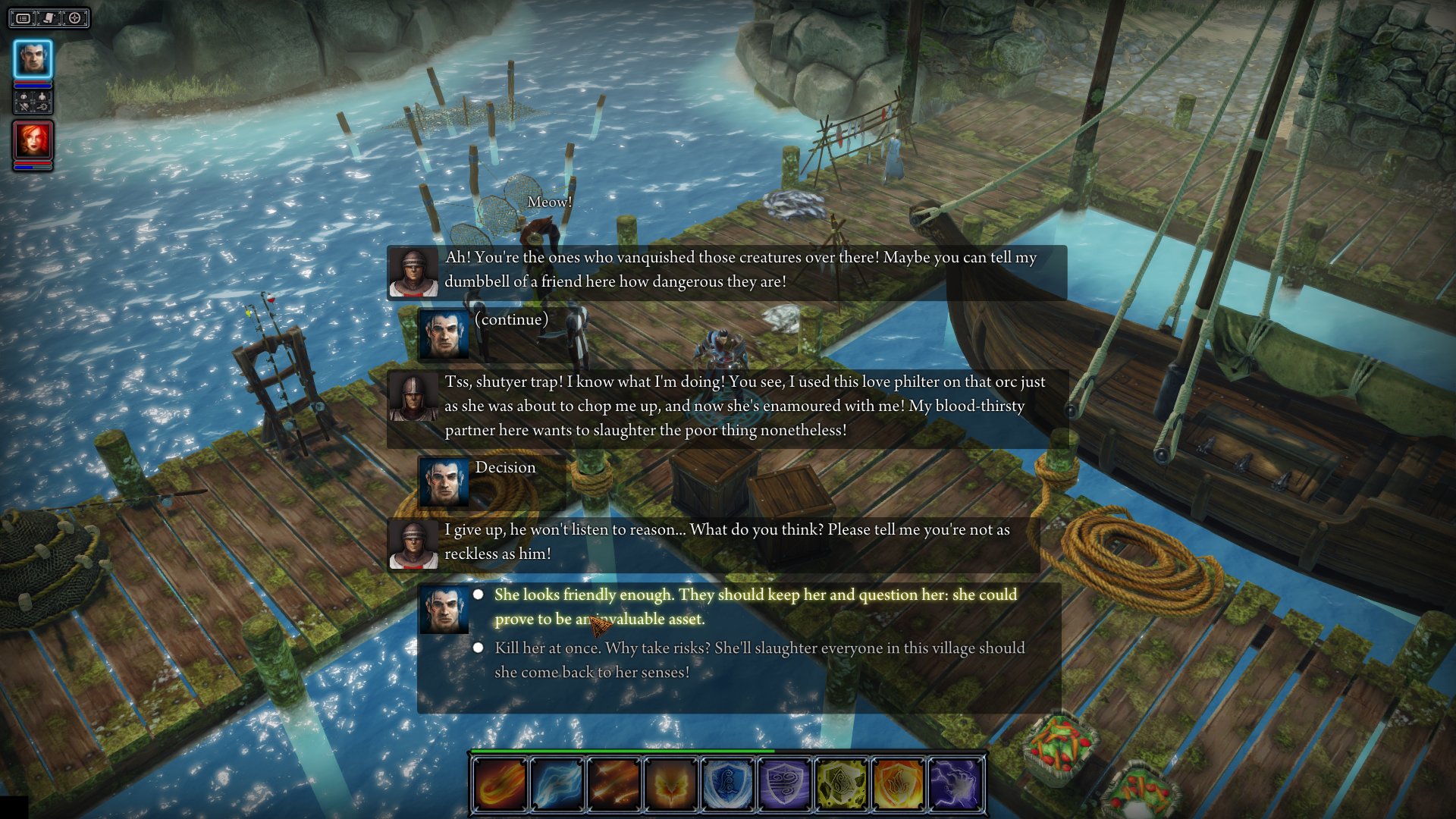Open the compass map button

(x=75, y=18)
